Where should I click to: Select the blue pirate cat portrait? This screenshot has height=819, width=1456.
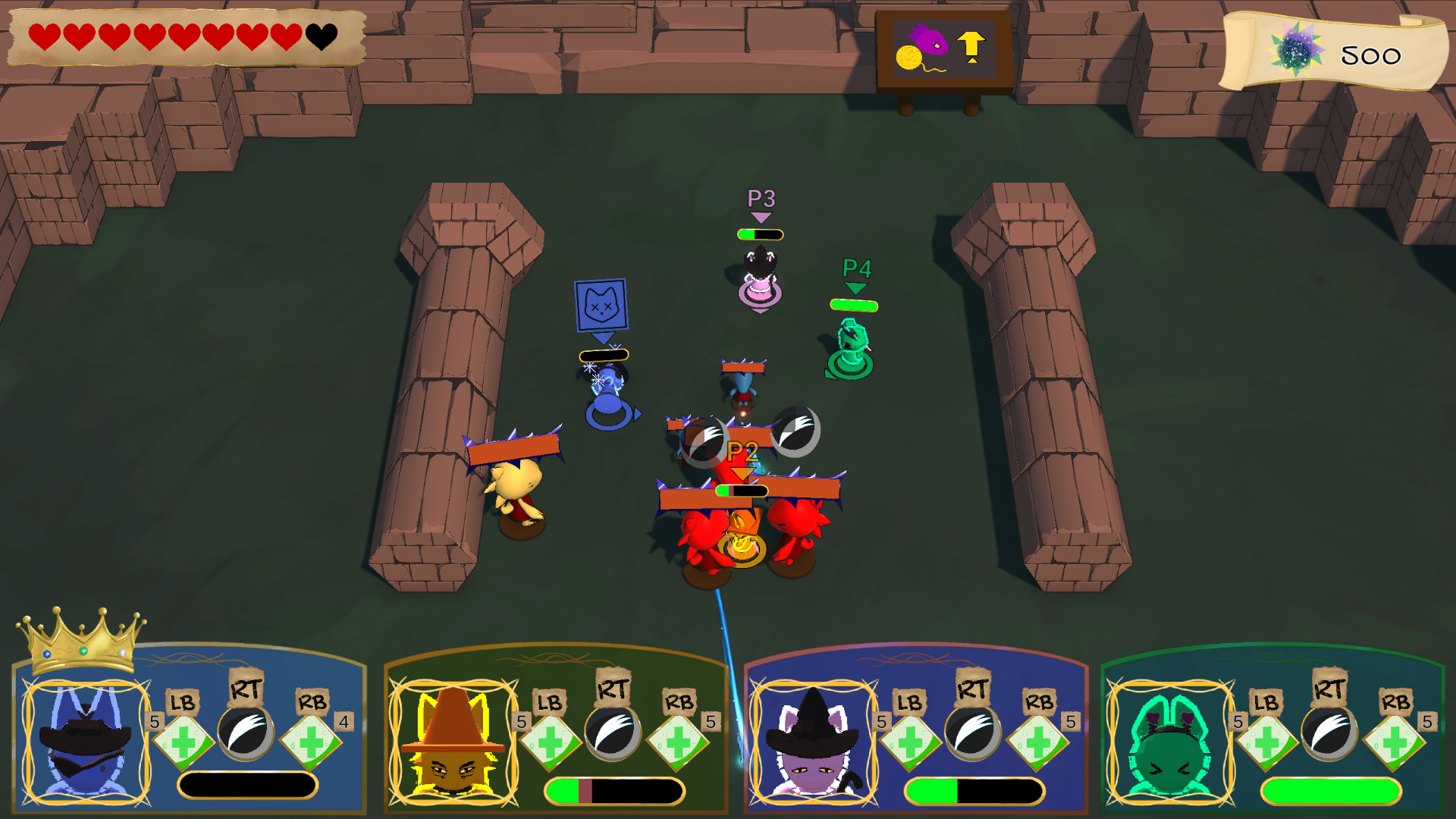click(86, 742)
